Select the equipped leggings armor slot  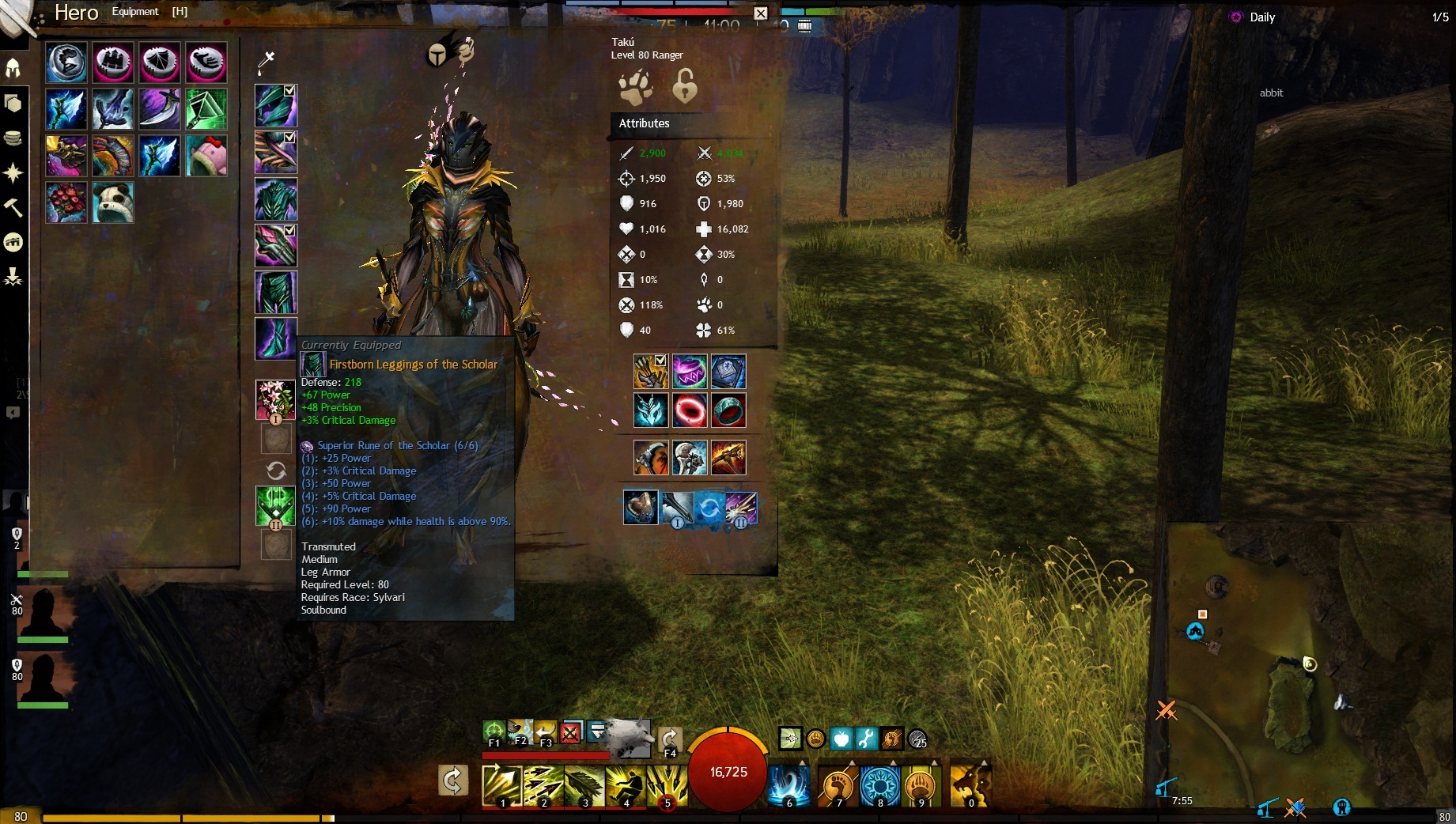pyautogui.click(x=275, y=292)
